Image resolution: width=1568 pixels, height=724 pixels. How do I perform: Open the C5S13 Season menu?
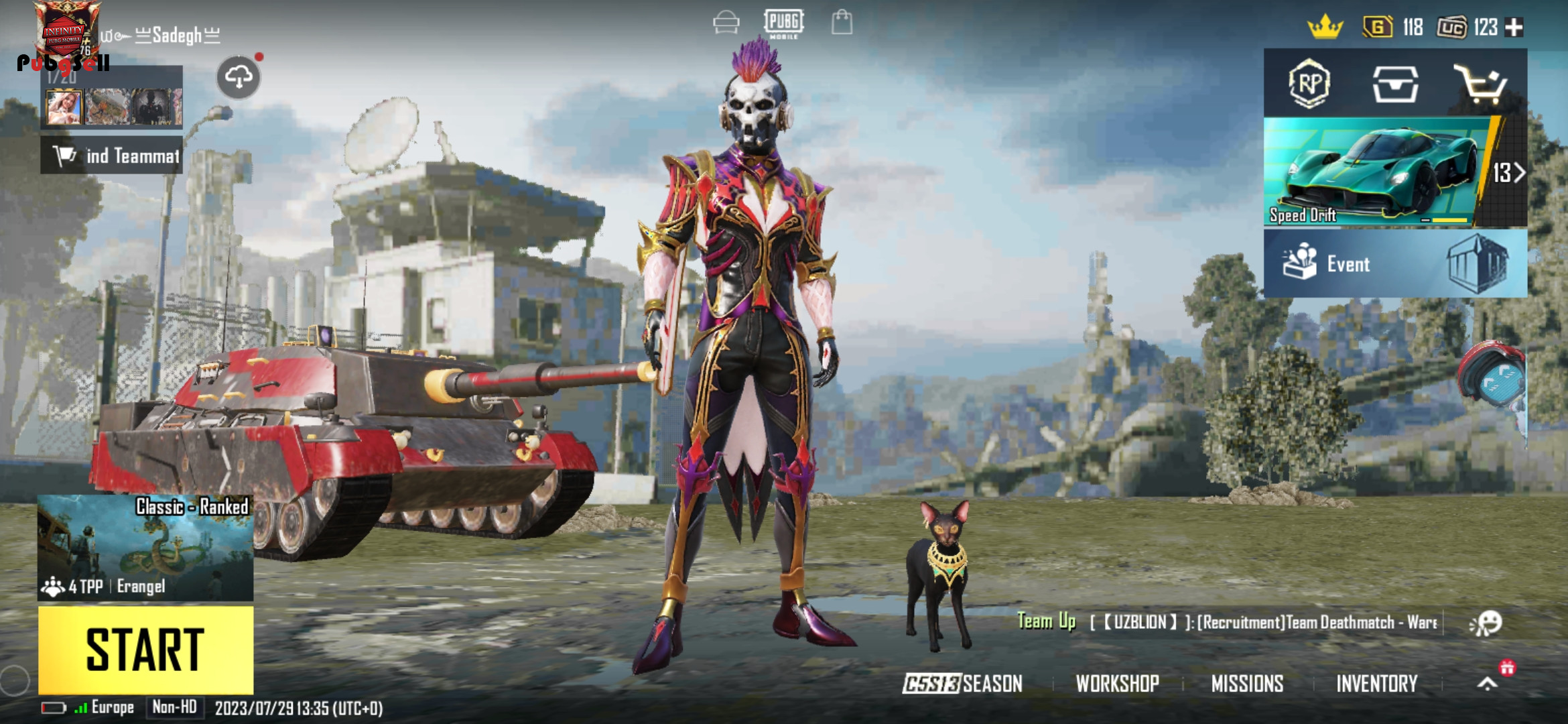pyautogui.click(x=962, y=684)
